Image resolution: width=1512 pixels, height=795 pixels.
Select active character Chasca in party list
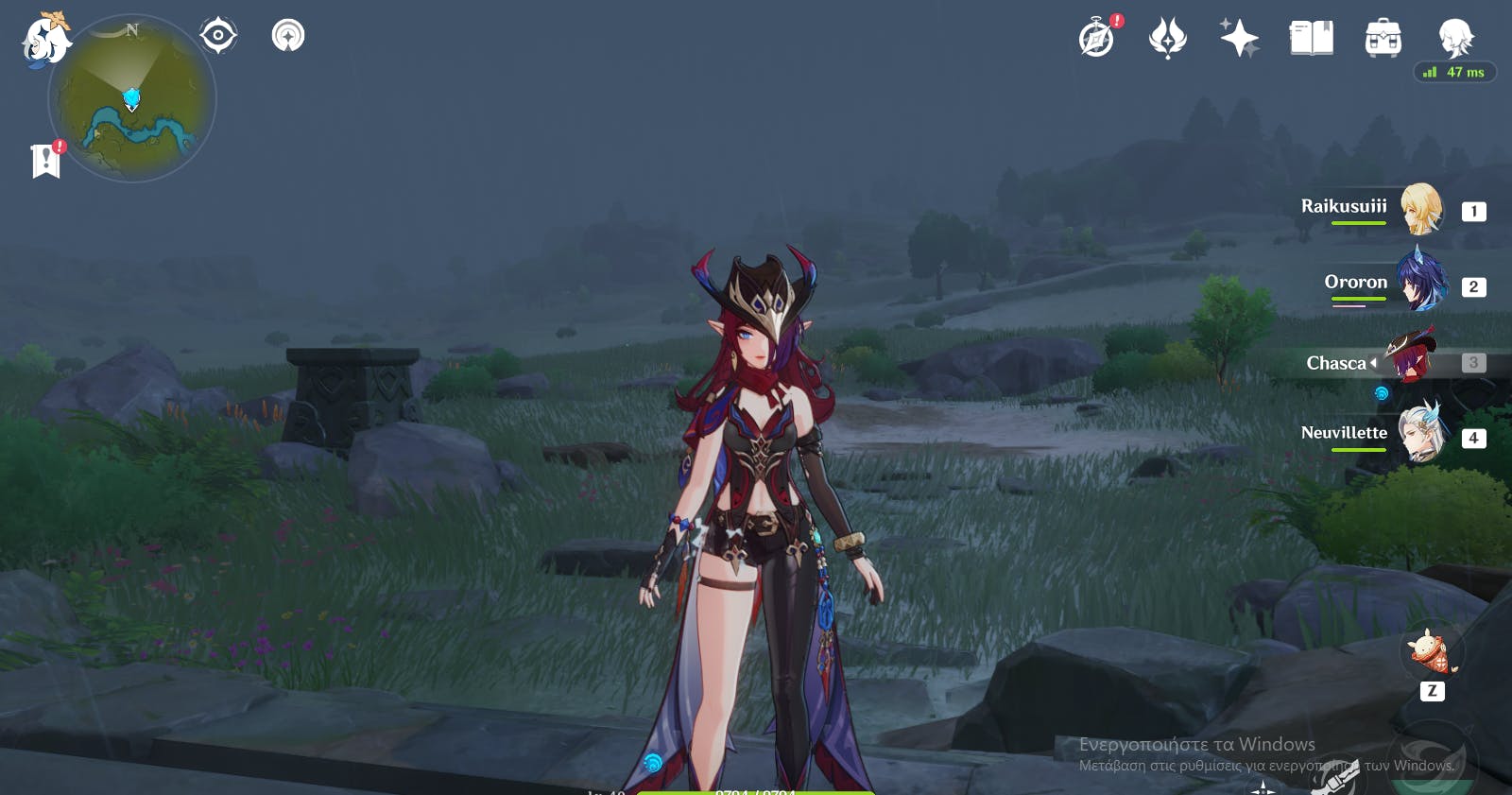click(x=1410, y=360)
